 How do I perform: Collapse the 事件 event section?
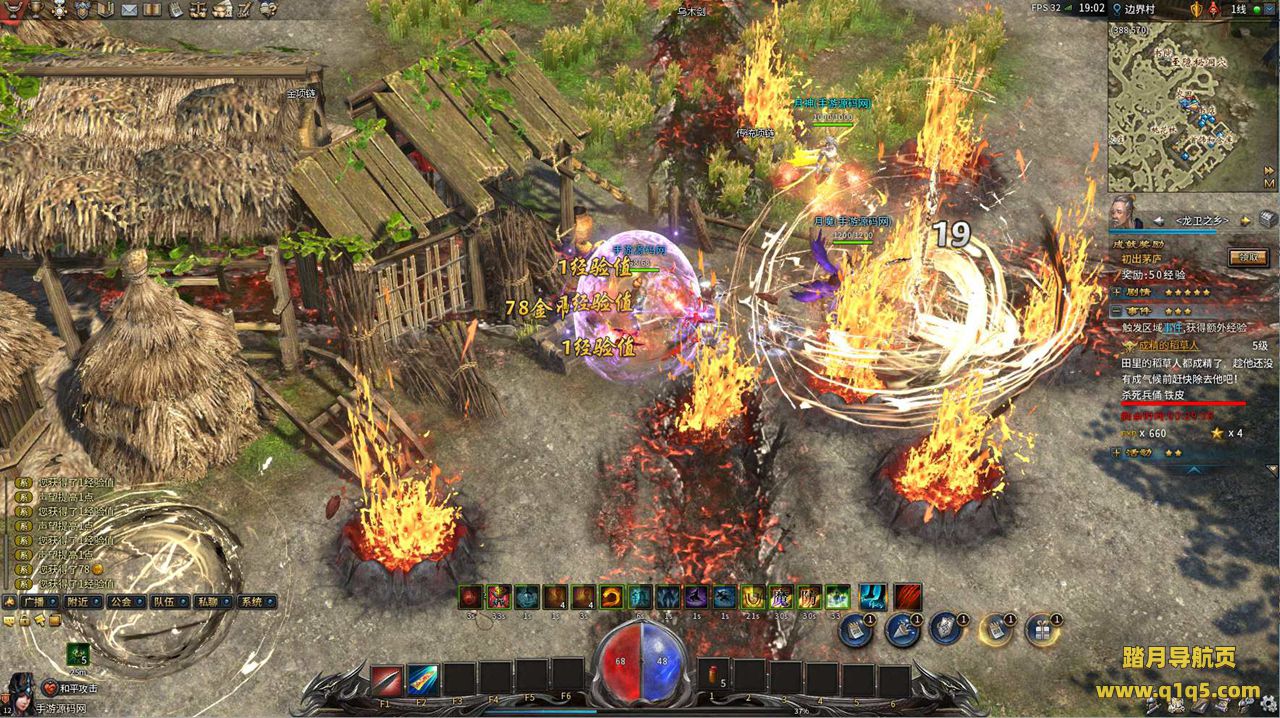(1117, 311)
